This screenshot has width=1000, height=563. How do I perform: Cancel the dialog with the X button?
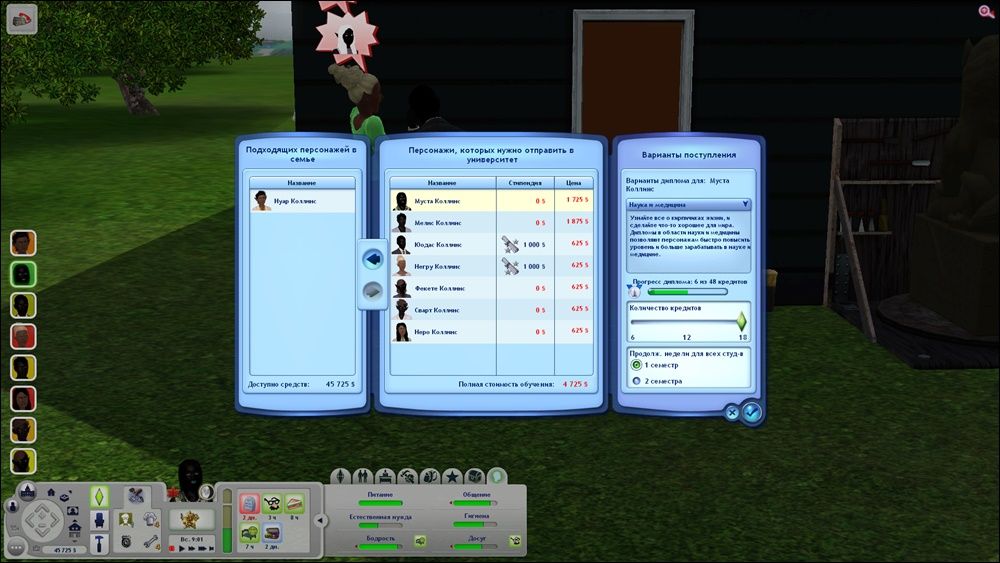(x=732, y=411)
